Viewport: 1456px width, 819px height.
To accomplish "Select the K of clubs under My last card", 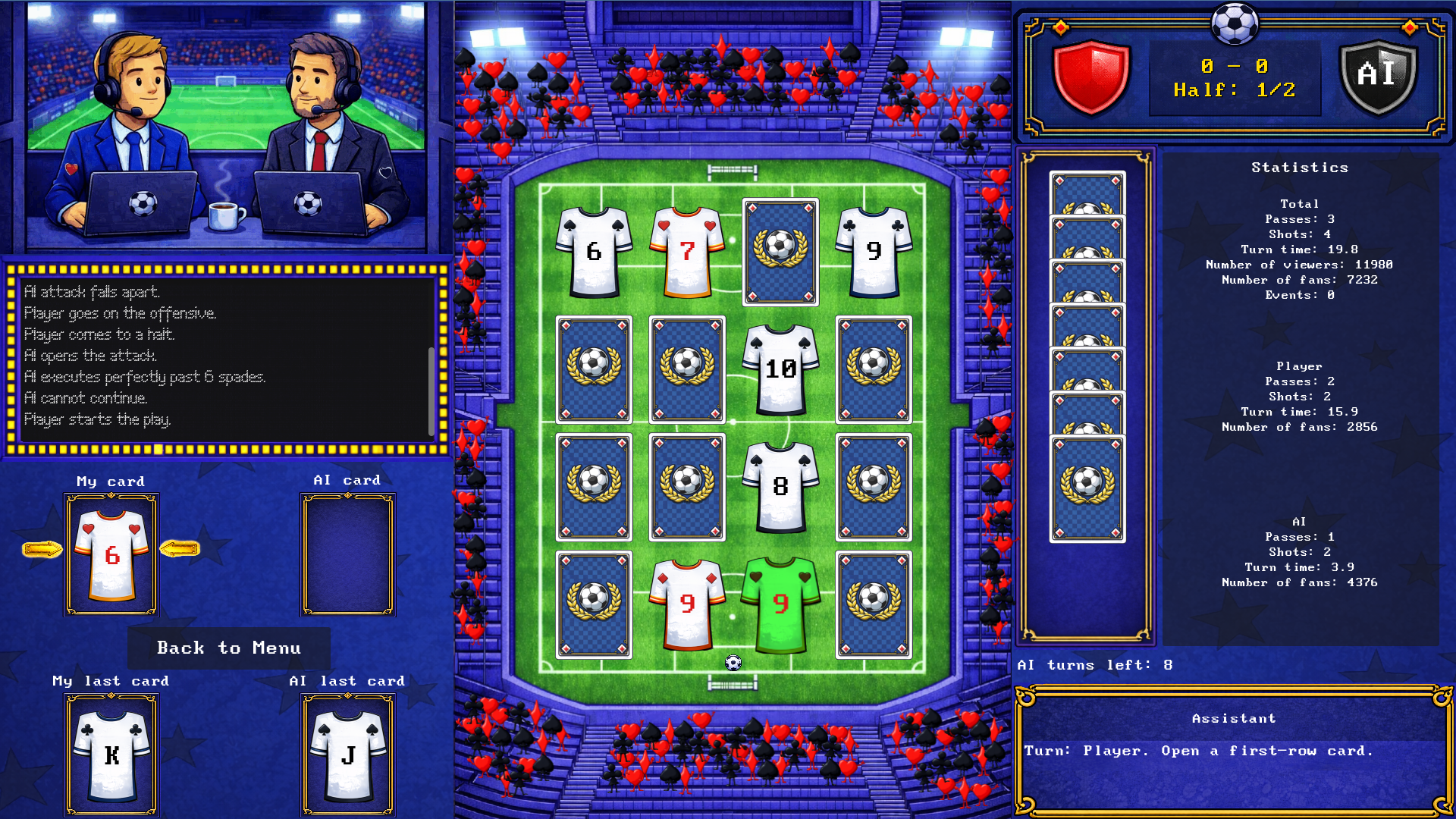I will point(111,756).
